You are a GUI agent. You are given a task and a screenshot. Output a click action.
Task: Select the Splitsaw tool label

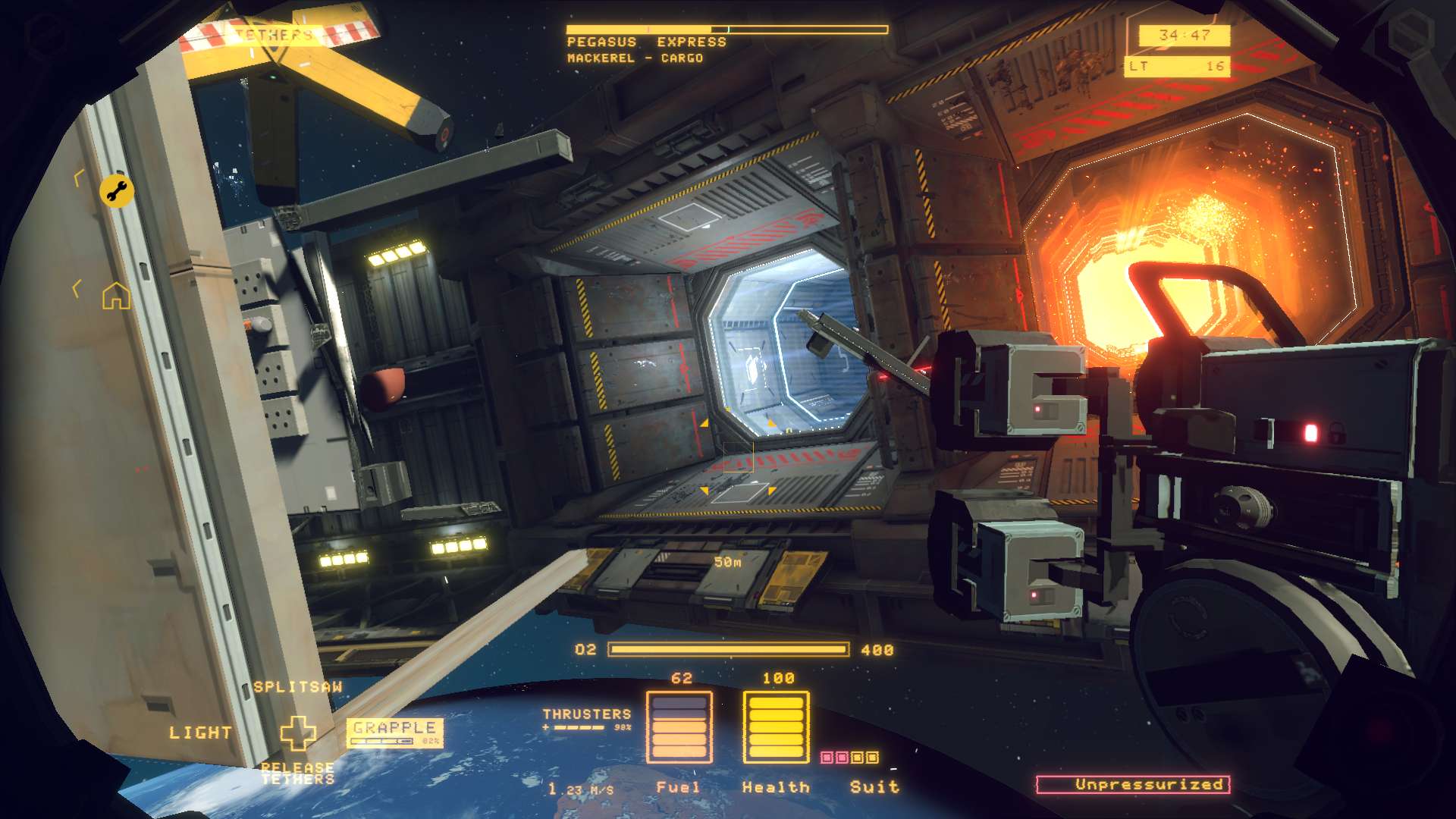tap(298, 687)
